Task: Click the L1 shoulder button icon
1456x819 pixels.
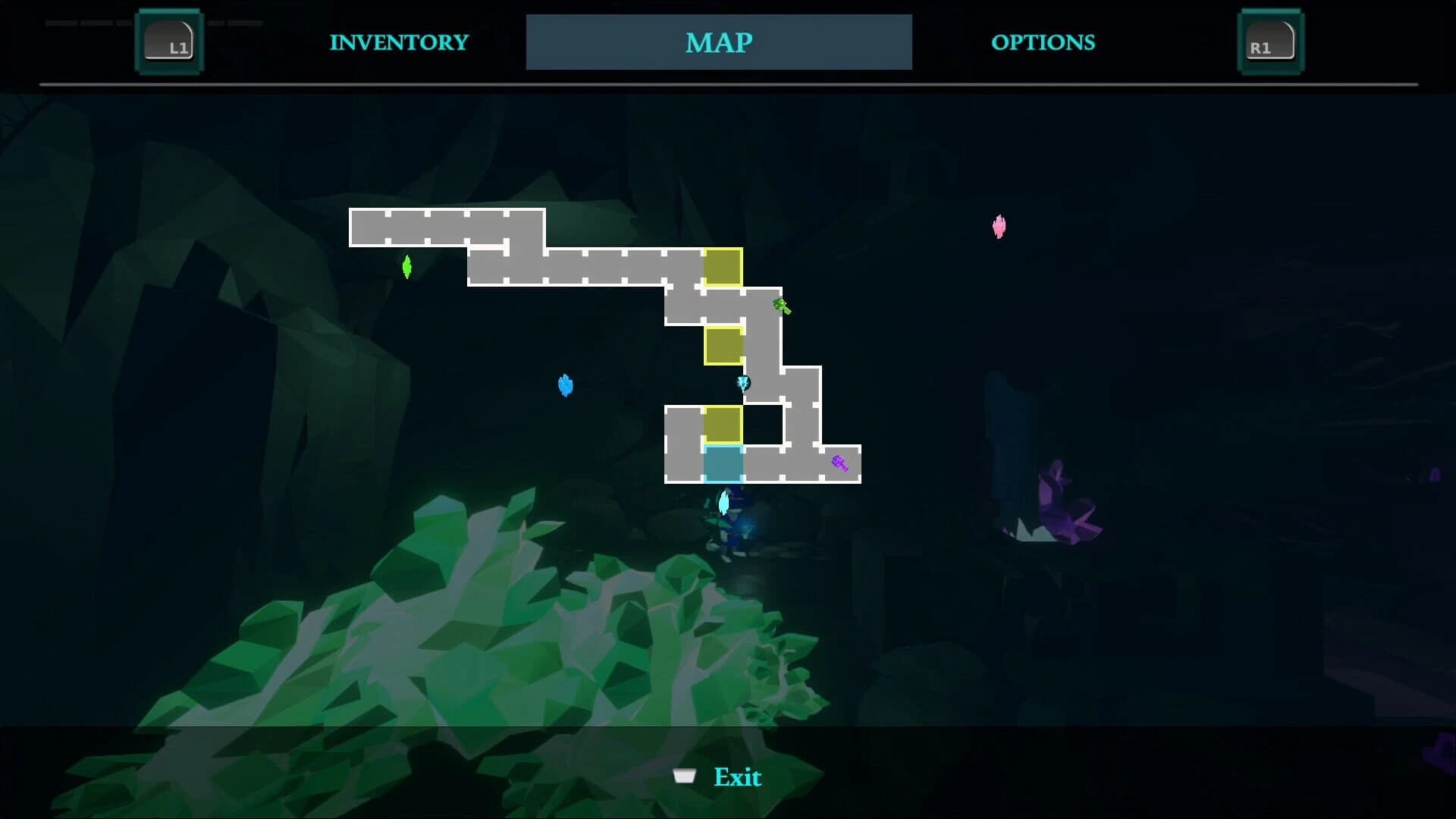Action: click(x=169, y=42)
